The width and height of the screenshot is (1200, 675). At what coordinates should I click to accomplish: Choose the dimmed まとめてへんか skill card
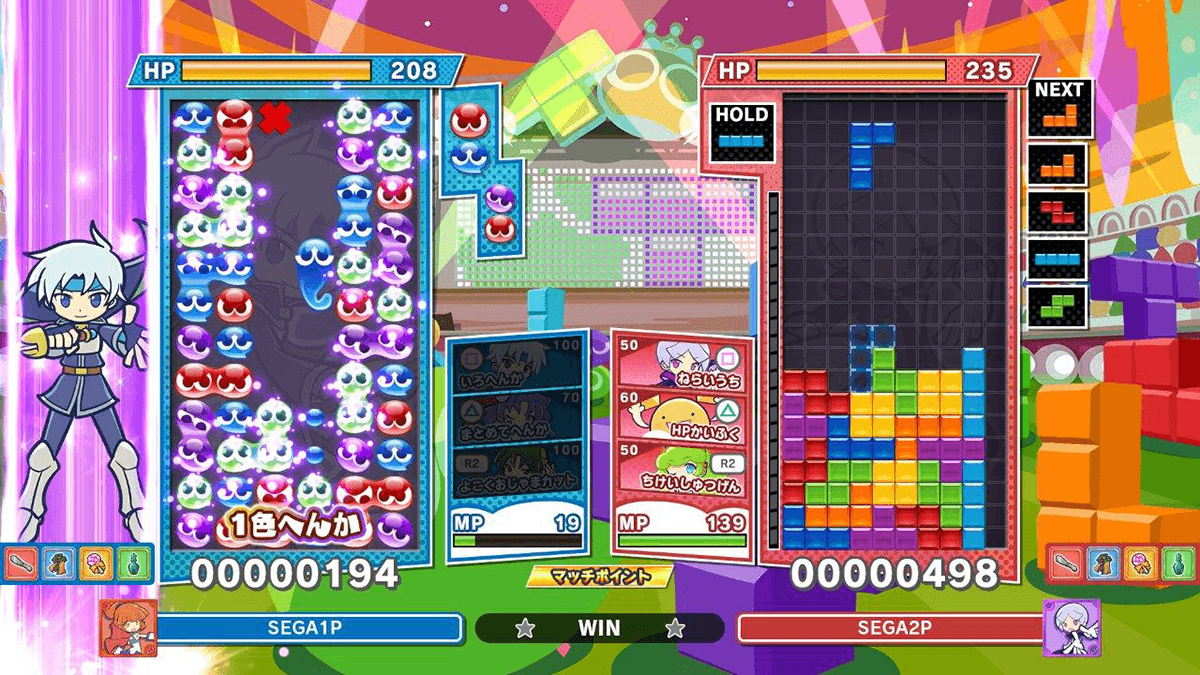tap(514, 417)
